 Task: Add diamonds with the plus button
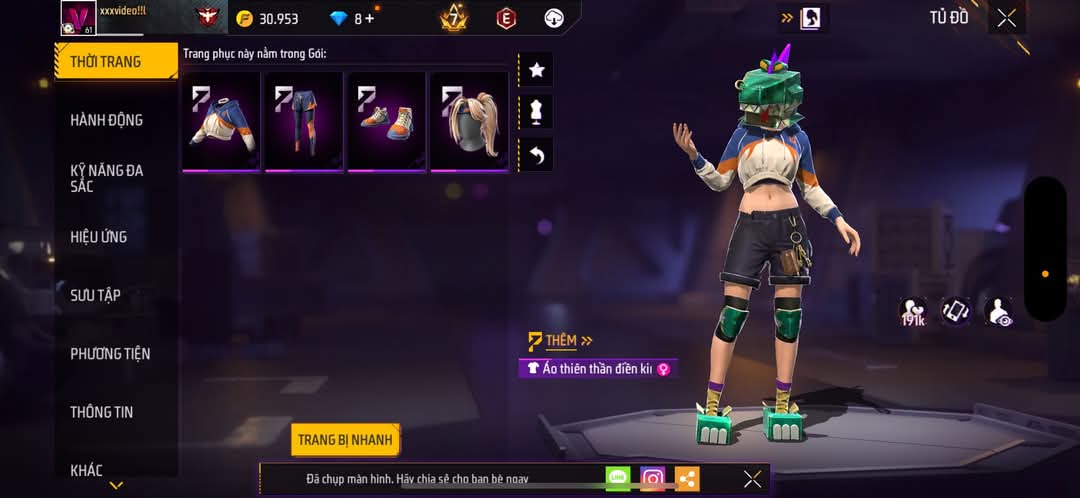[x=371, y=18]
